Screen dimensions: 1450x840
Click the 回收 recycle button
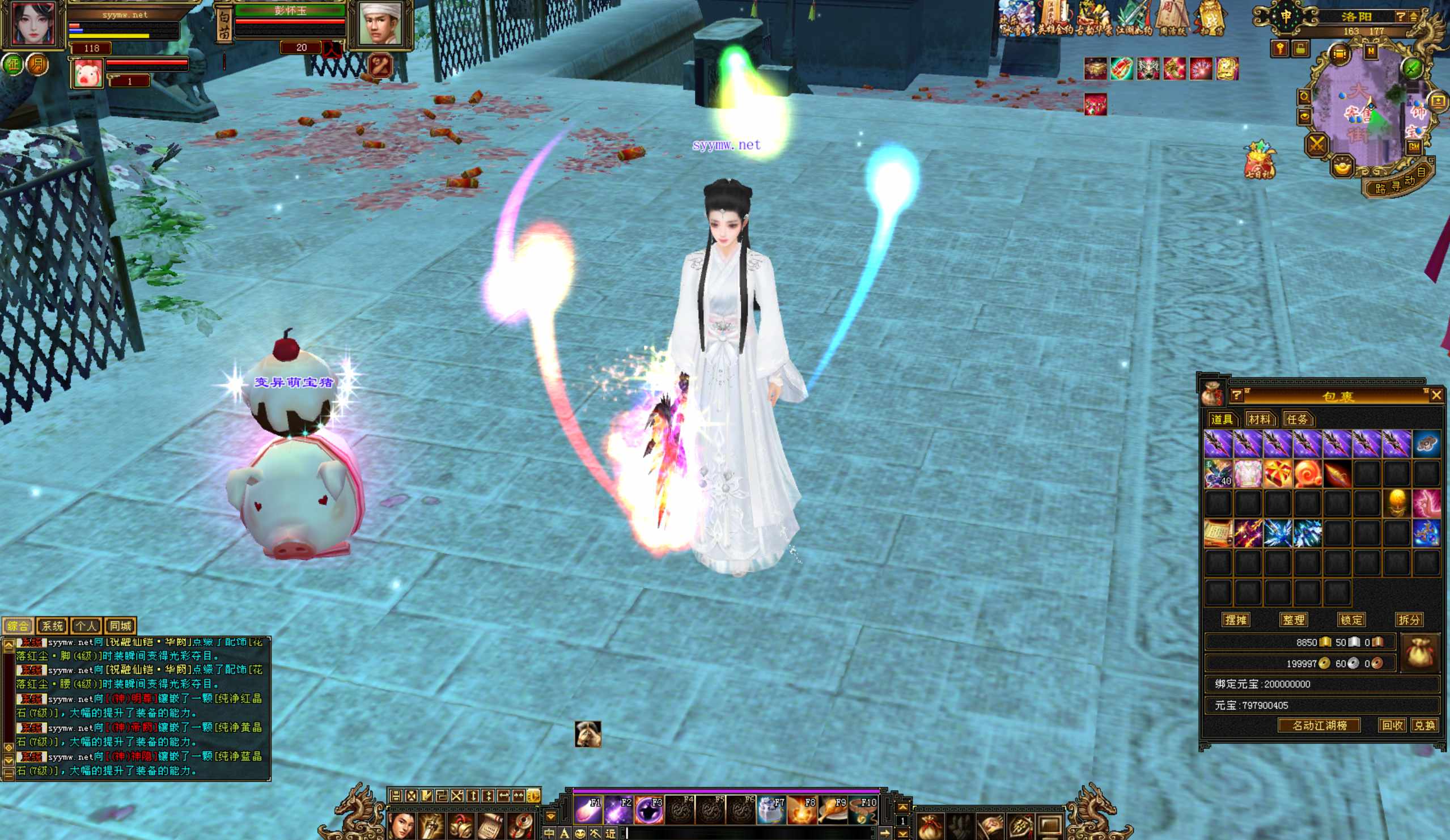click(x=1392, y=726)
